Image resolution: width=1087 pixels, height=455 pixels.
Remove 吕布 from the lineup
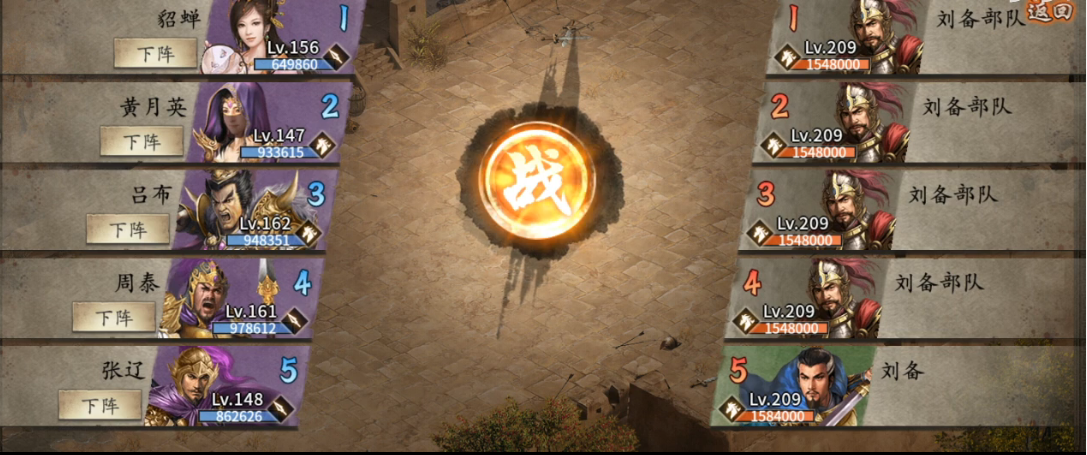coord(127,229)
